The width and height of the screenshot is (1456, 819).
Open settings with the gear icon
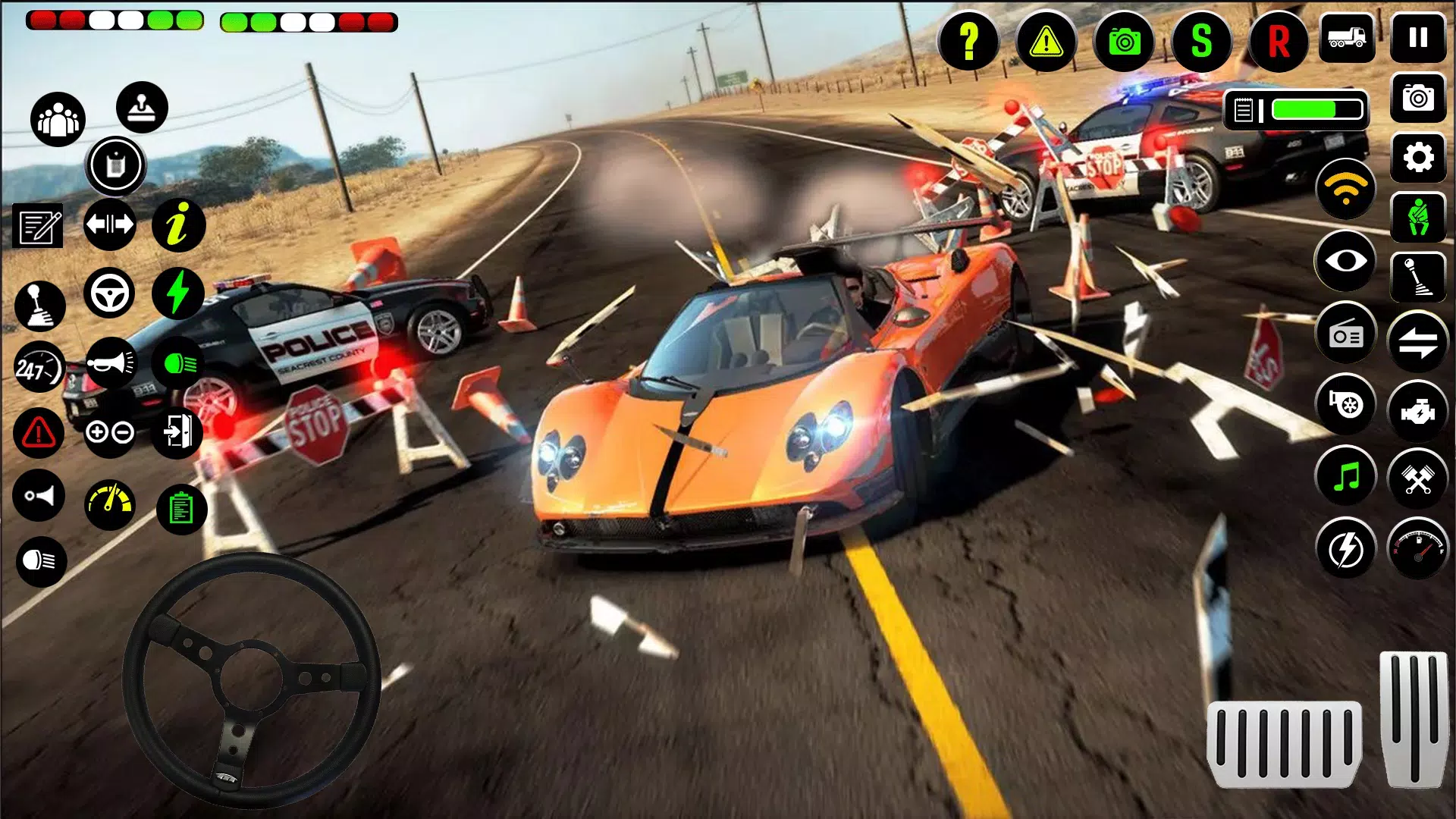pos(1418,158)
